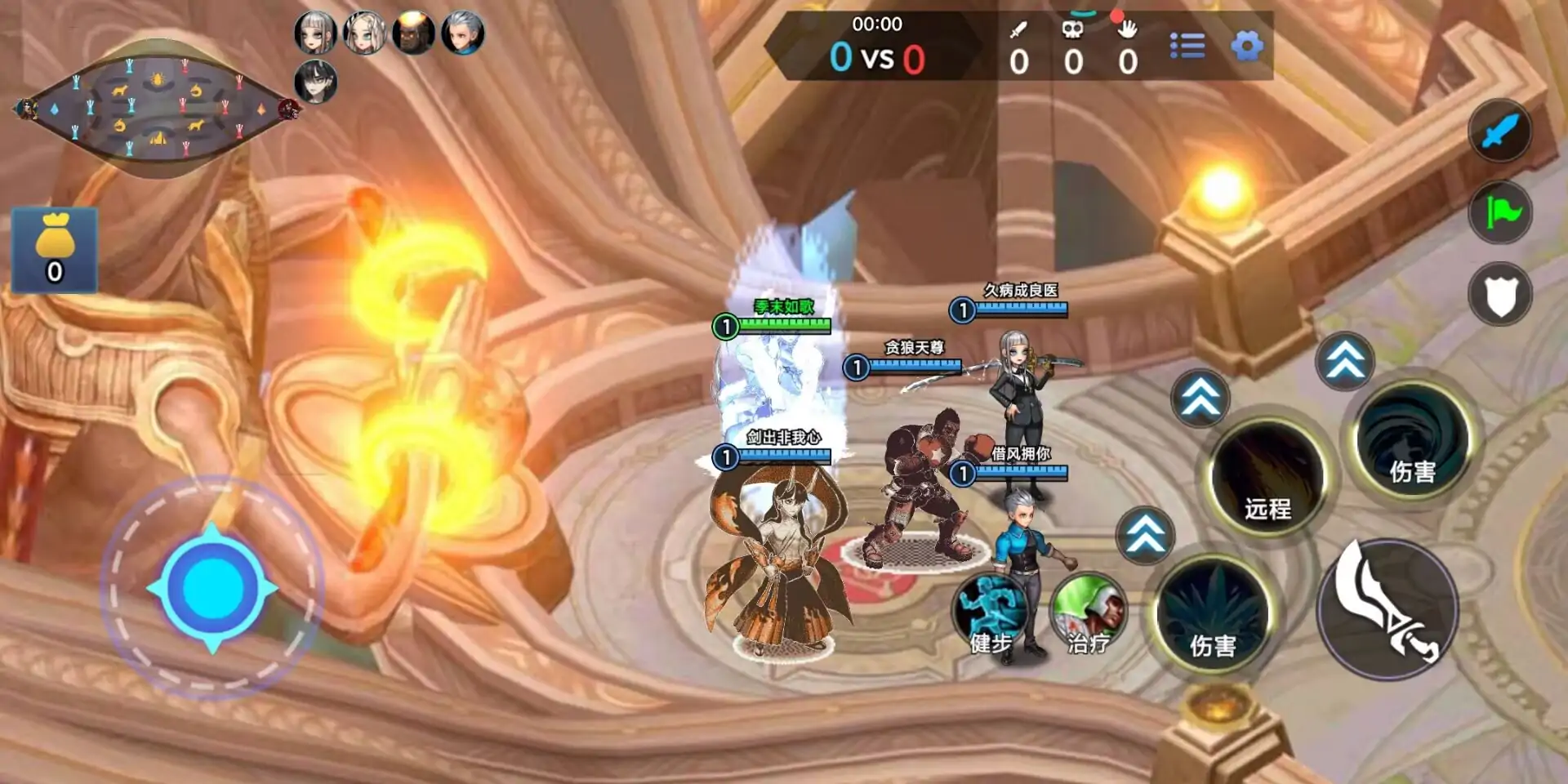Select the black-haired teammate portrait
Viewport: 1568px width, 784px height.
click(315, 82)
